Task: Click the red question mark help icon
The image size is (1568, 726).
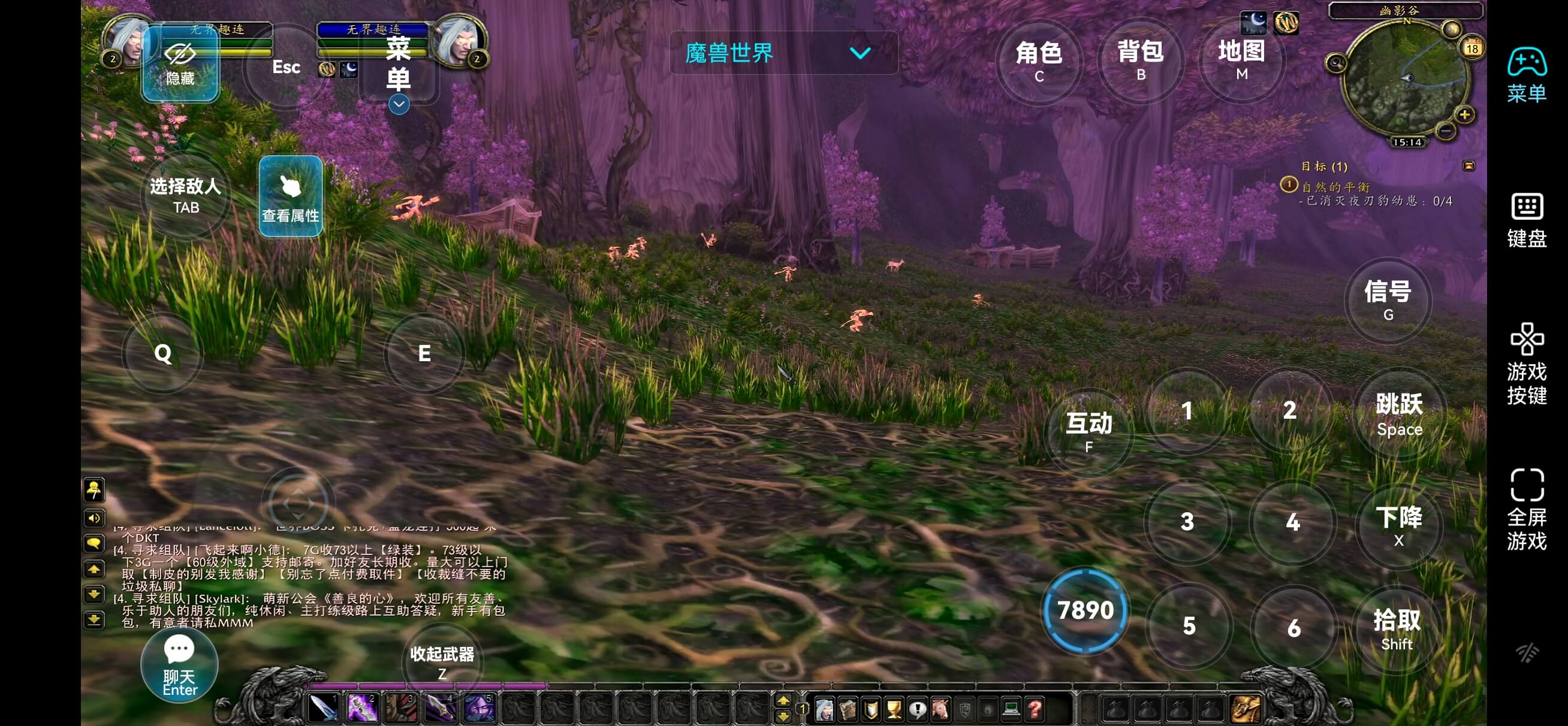Action: [1034, 709]
